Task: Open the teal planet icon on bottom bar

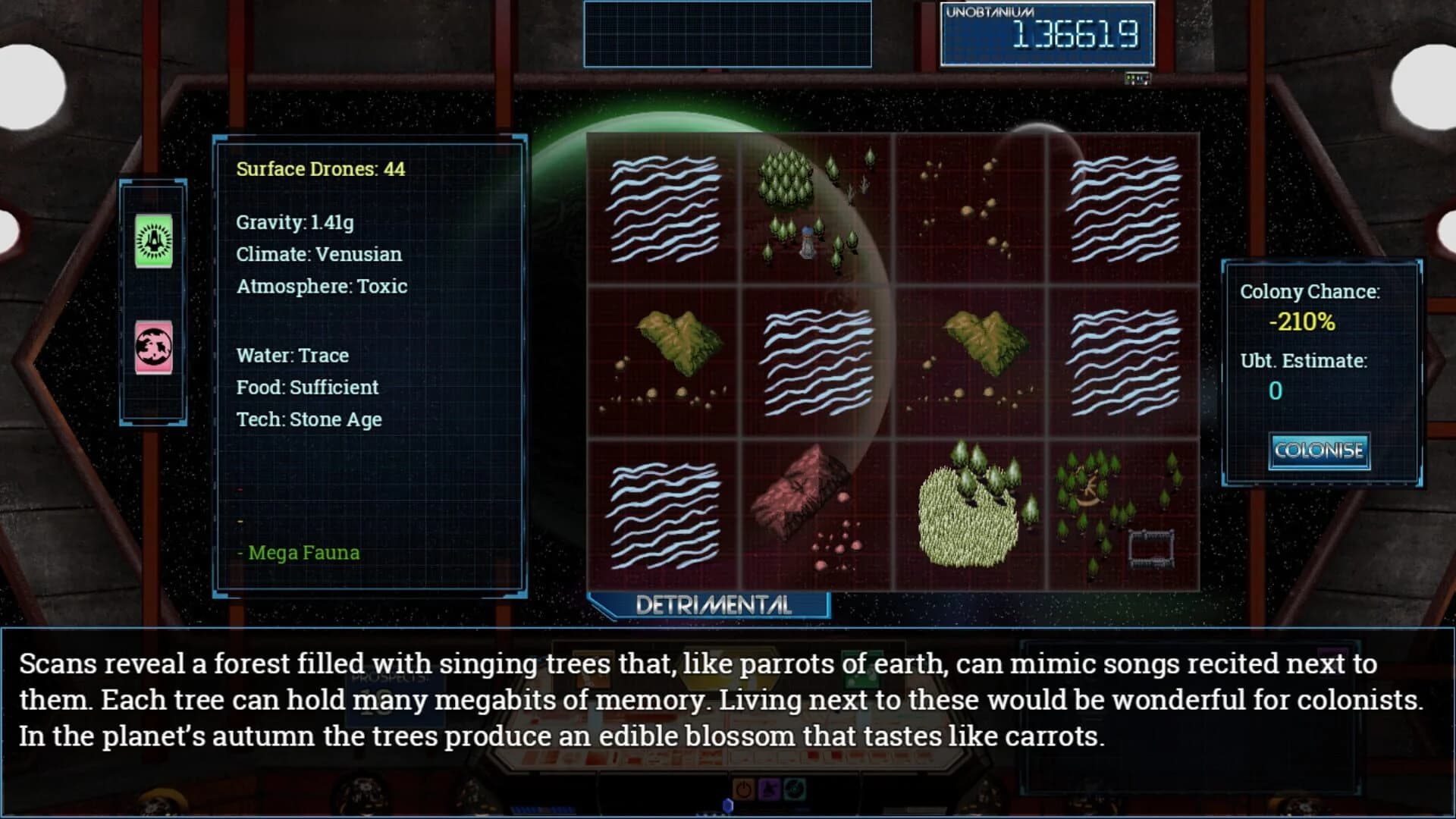Action: pos(795,789)
